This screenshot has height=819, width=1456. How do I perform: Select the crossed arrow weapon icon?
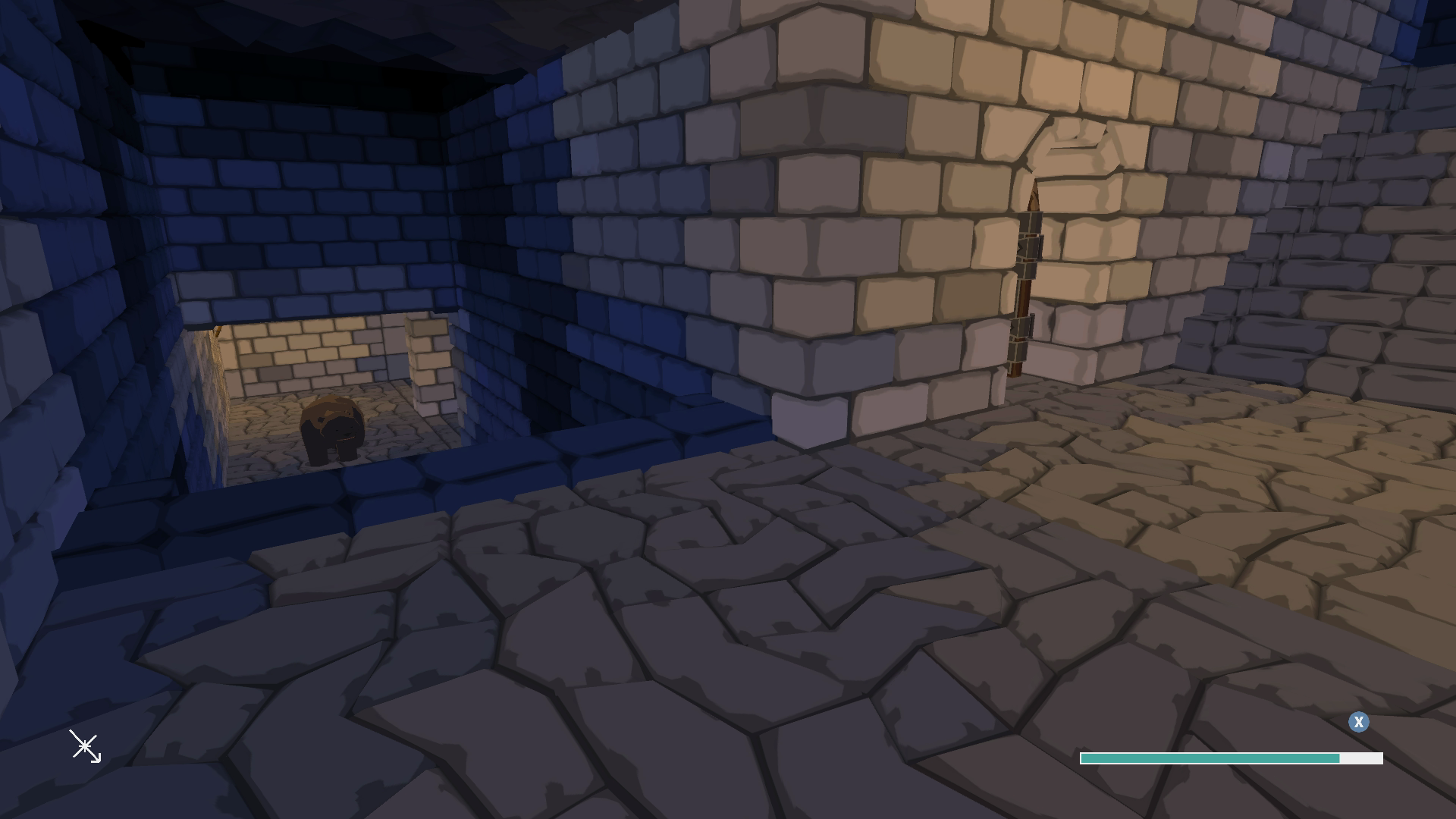(x=85, y=747)
